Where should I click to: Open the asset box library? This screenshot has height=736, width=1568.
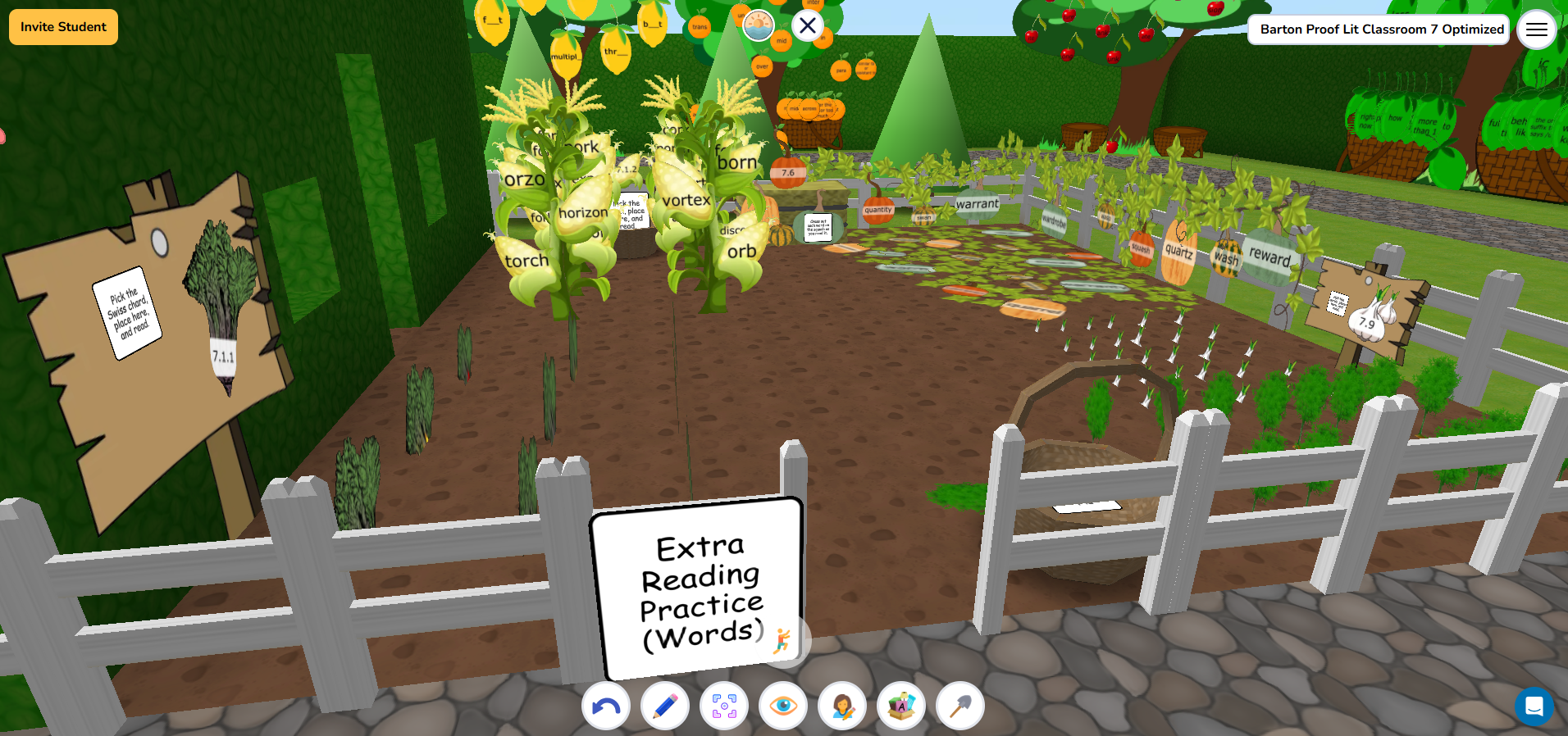click(900, 706)
